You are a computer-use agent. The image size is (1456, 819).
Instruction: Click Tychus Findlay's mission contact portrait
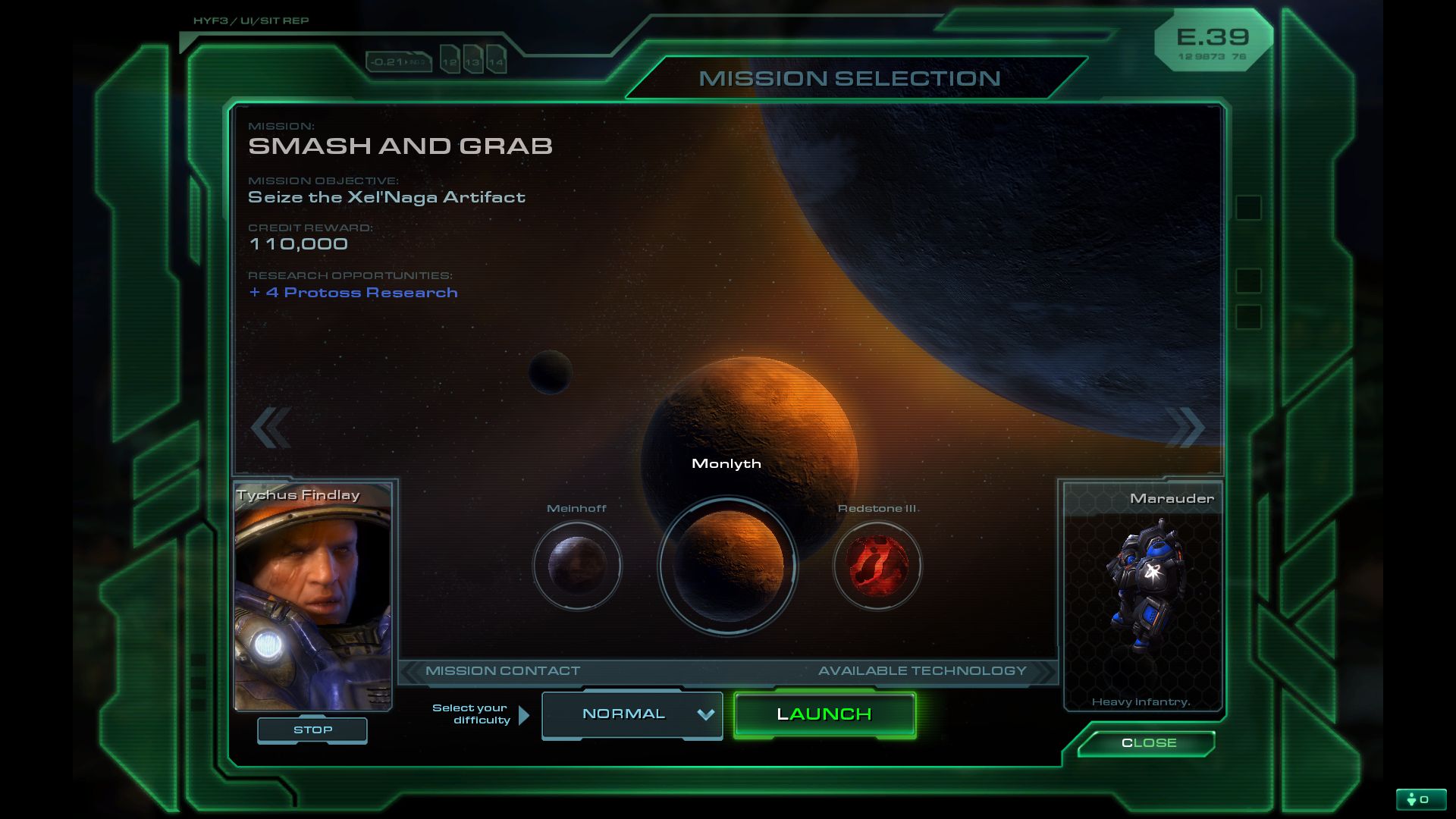click(312, 597)
